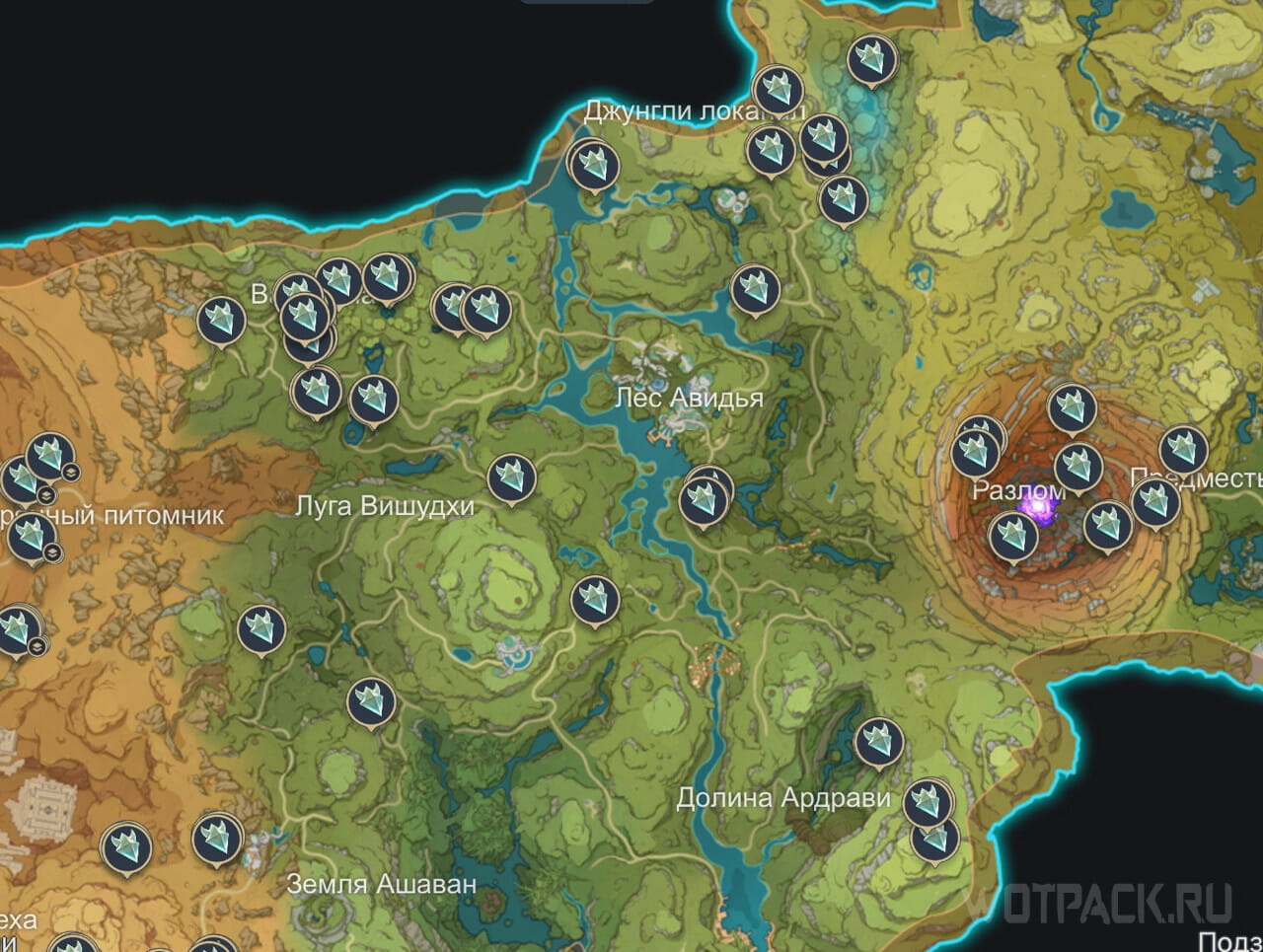Screen dimensions: 1263x952
Task: Pick the crystal marker nearest above Земля Ашаван label
Action: (x=217, y=838)
